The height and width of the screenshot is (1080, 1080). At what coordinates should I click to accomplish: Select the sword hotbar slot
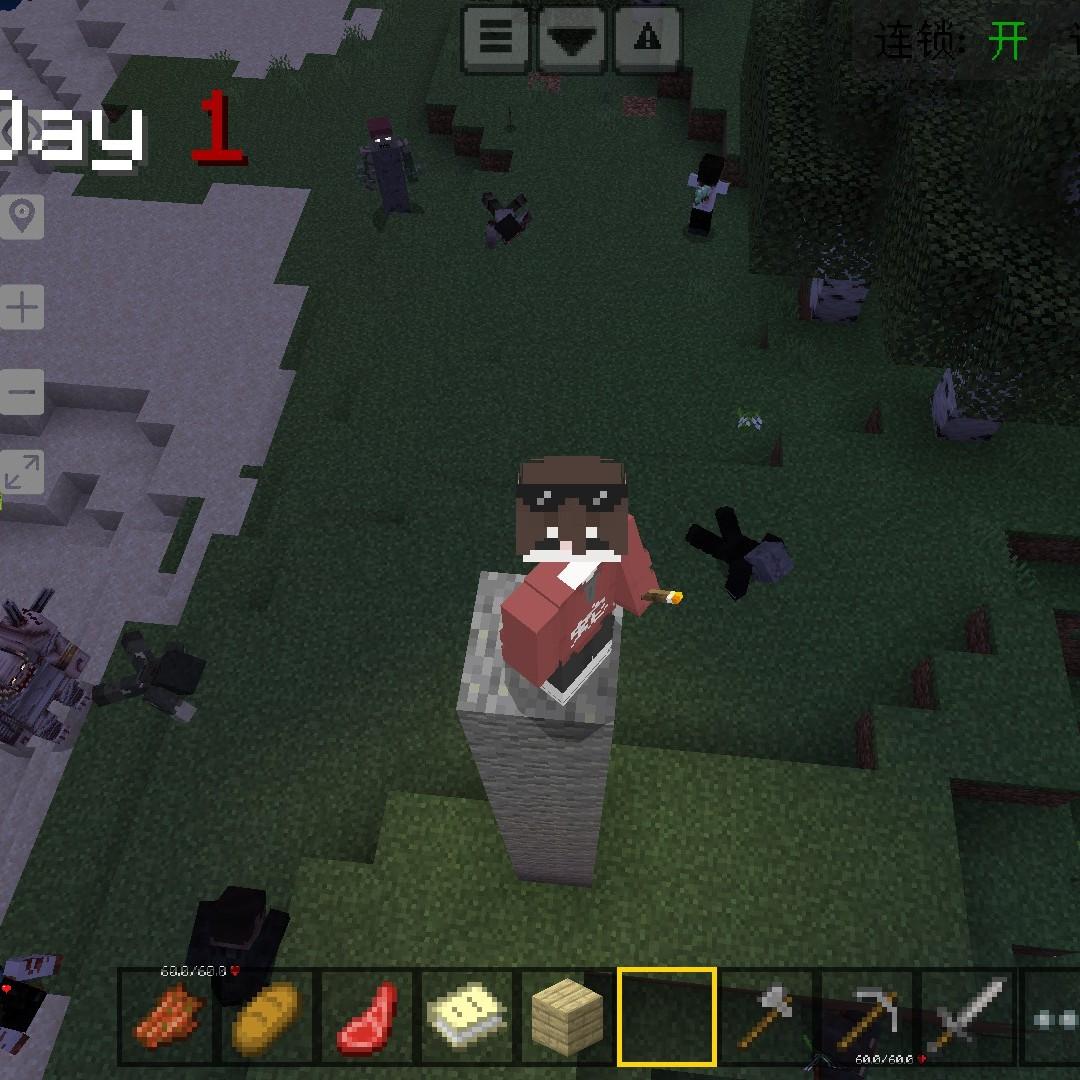pos(967,1016)
